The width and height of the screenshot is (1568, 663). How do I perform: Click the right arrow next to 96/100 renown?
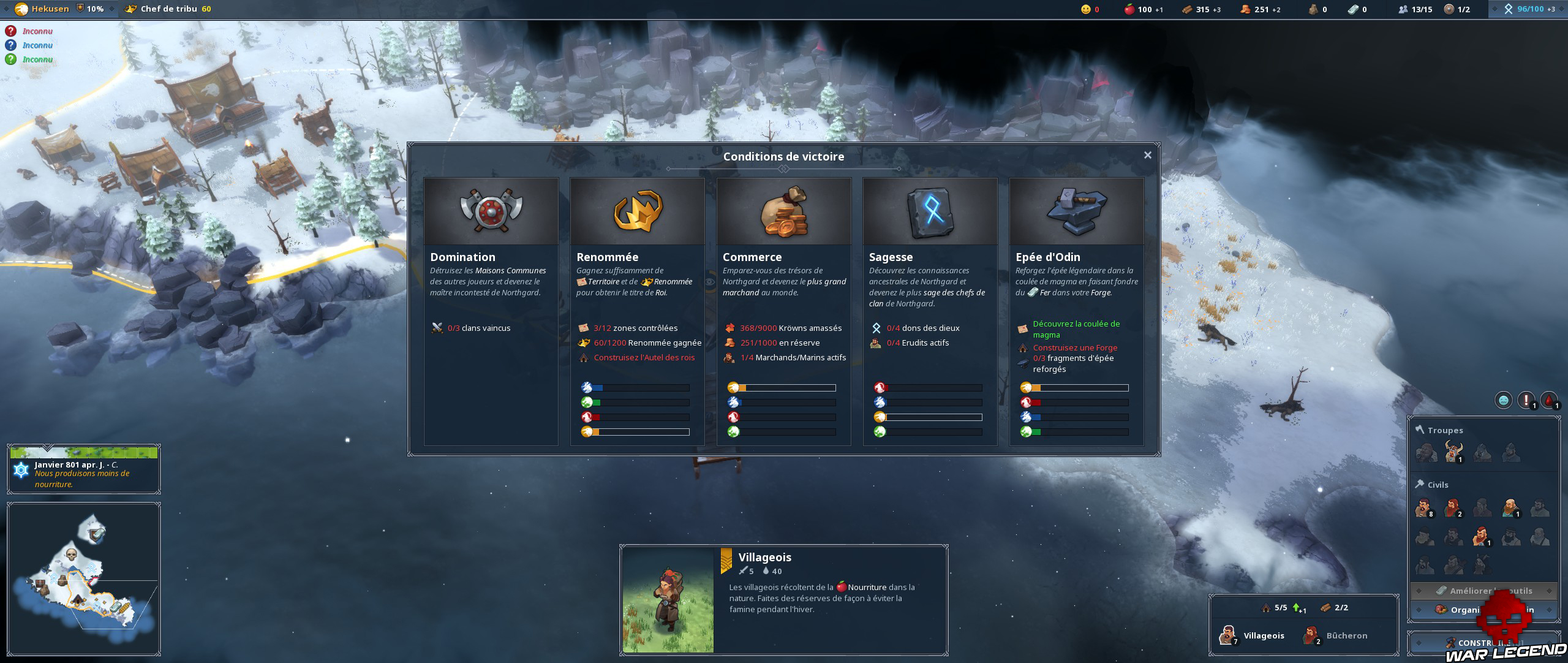(1556, 9)
